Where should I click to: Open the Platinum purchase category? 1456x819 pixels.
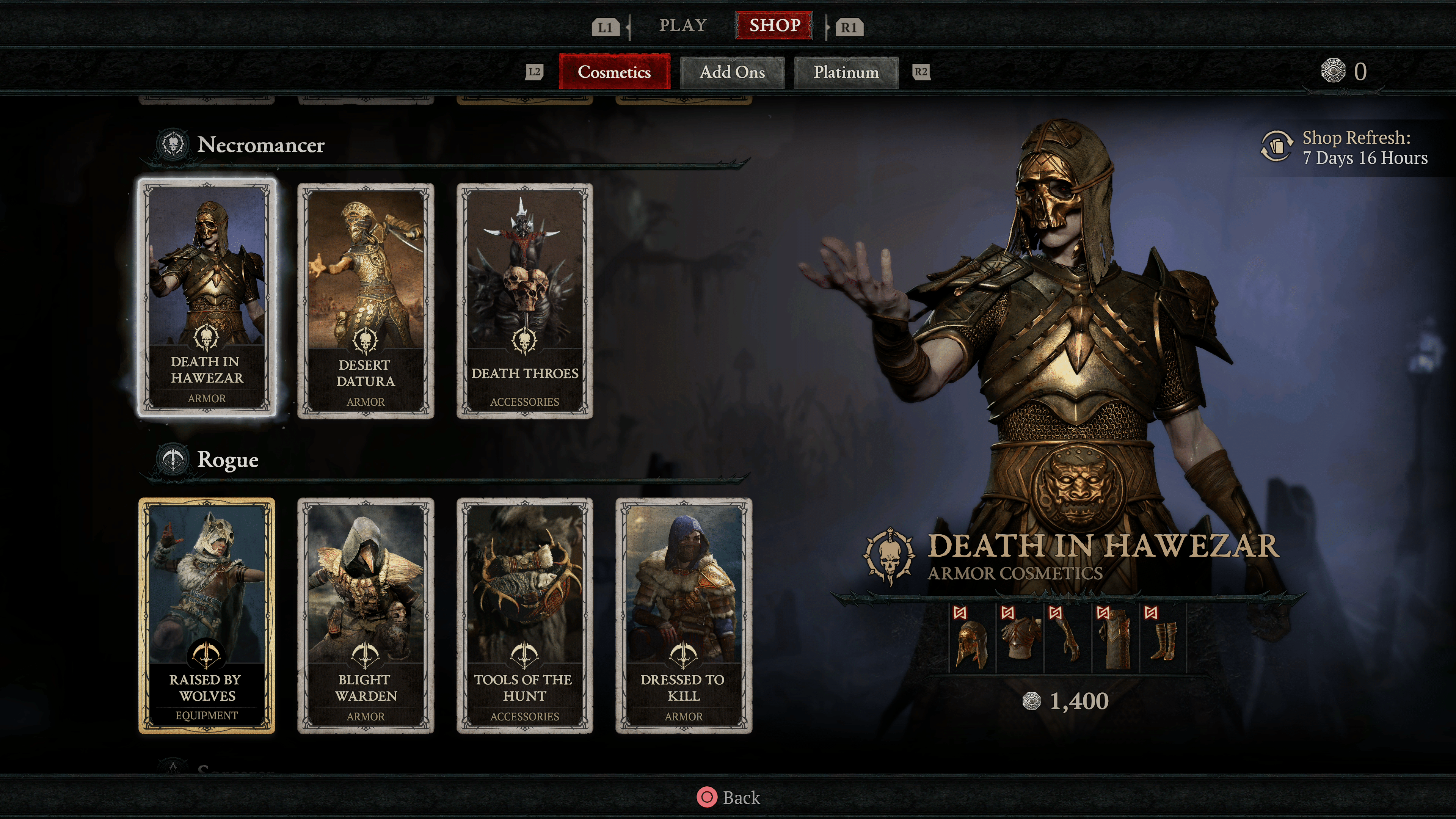coord(846,72)
